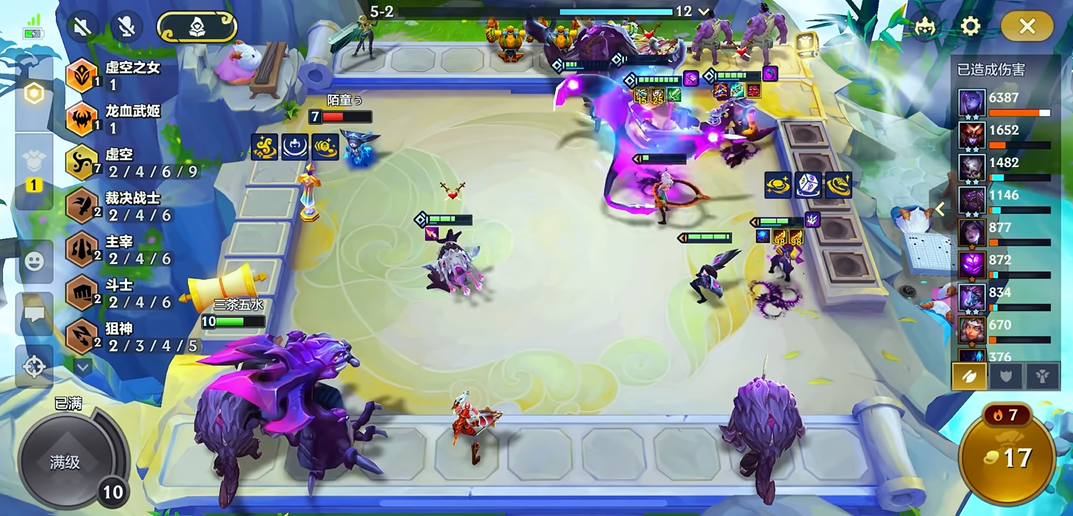Tap the crosshair target icon
The width and height of the screenshot is (1073, 516).
tap(34, 365)
